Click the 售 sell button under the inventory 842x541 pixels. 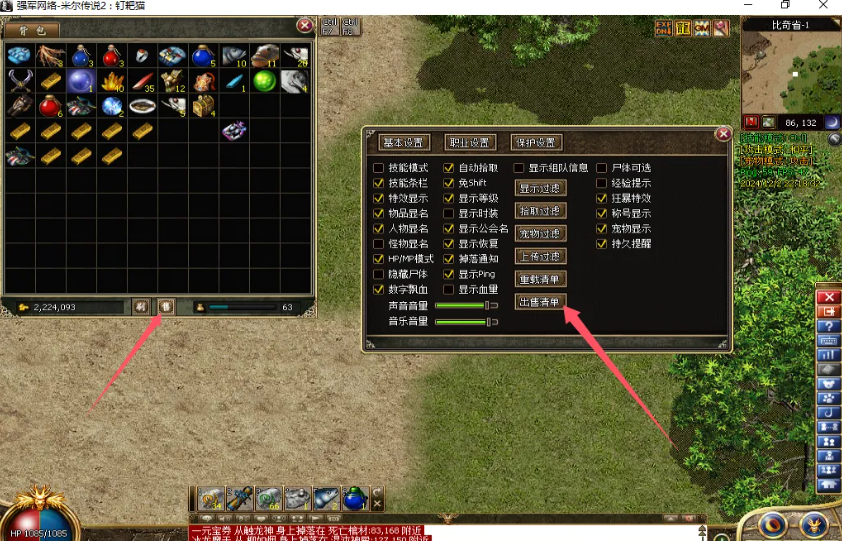(x=166, y=306)
